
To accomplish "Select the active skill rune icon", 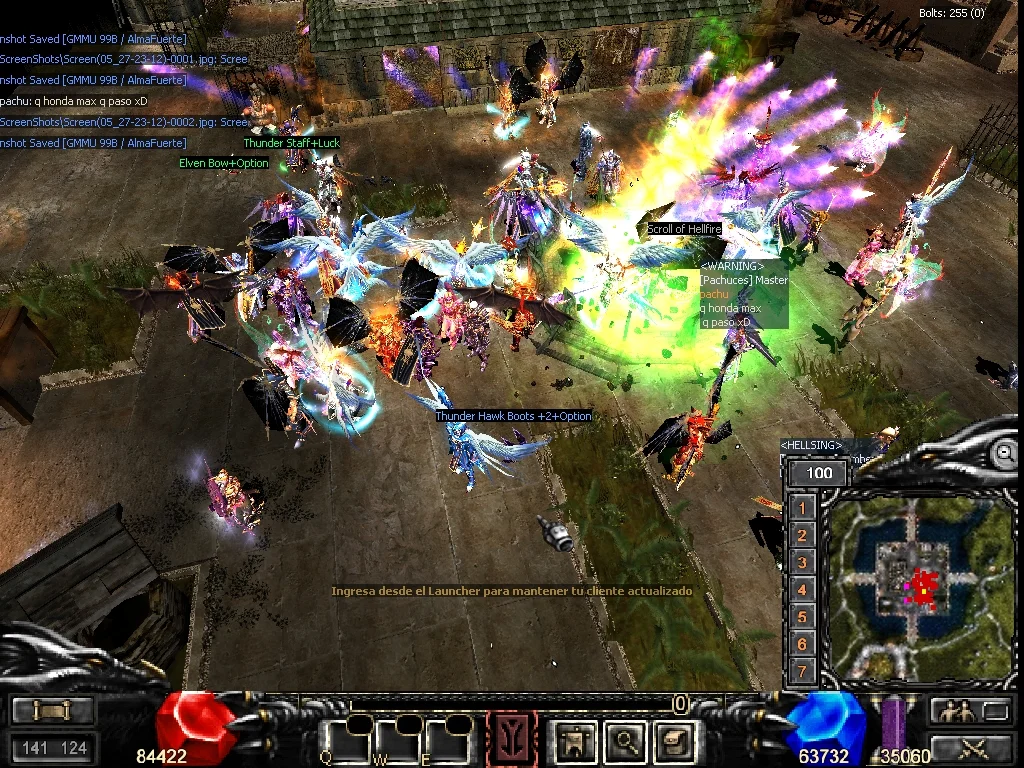I will click(x=511, y=740).
